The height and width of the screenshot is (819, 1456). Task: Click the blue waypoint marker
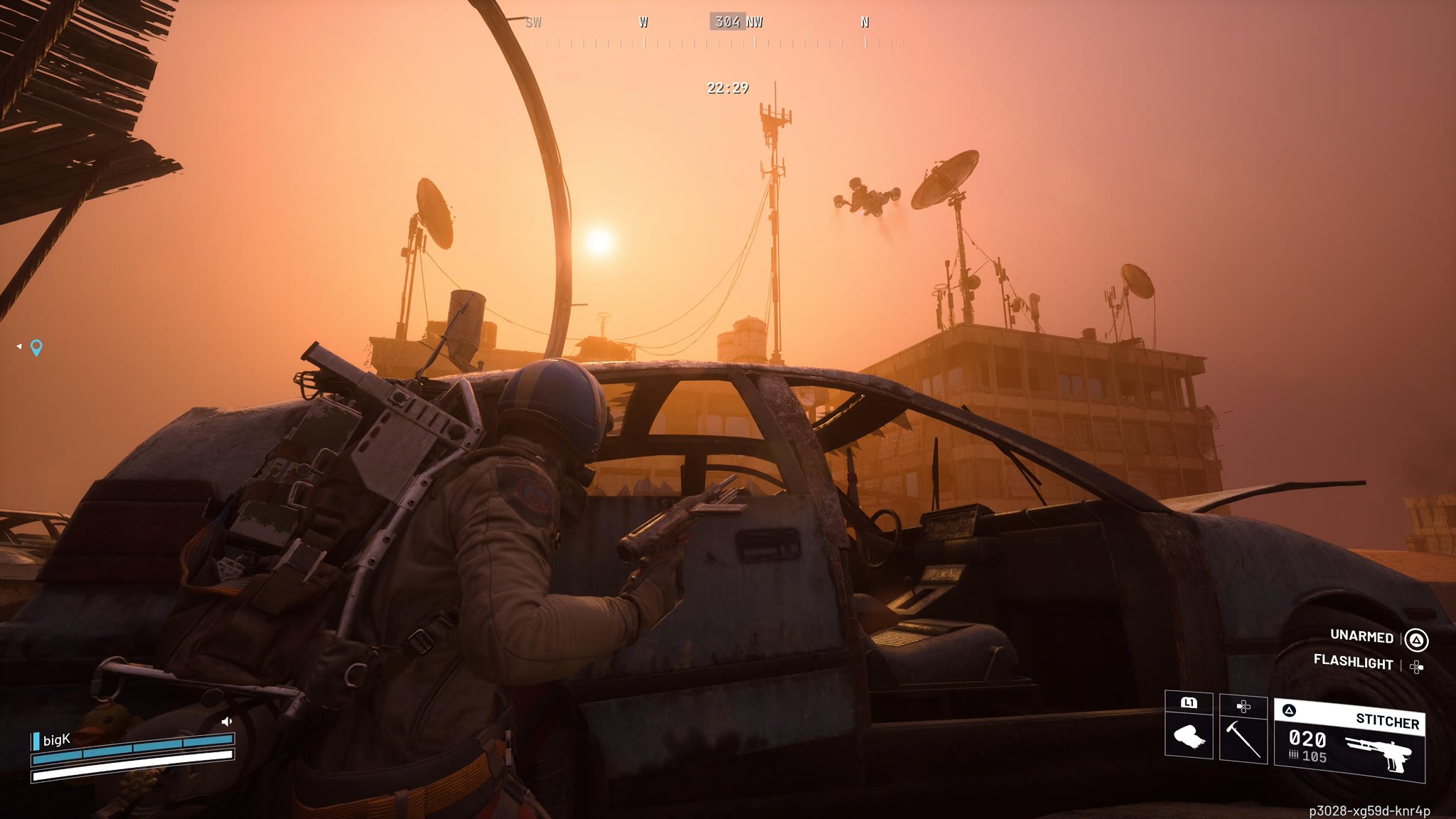click(36, 347)
